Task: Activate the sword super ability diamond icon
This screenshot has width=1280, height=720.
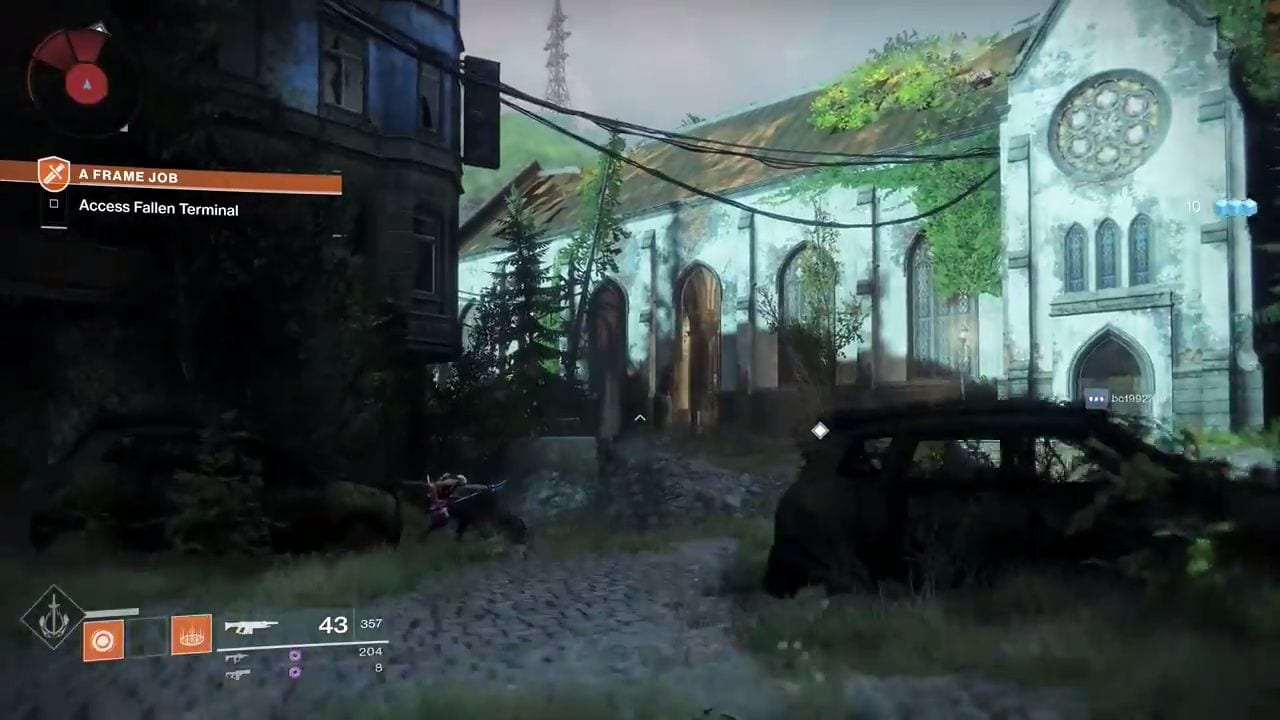Action: 53,617
